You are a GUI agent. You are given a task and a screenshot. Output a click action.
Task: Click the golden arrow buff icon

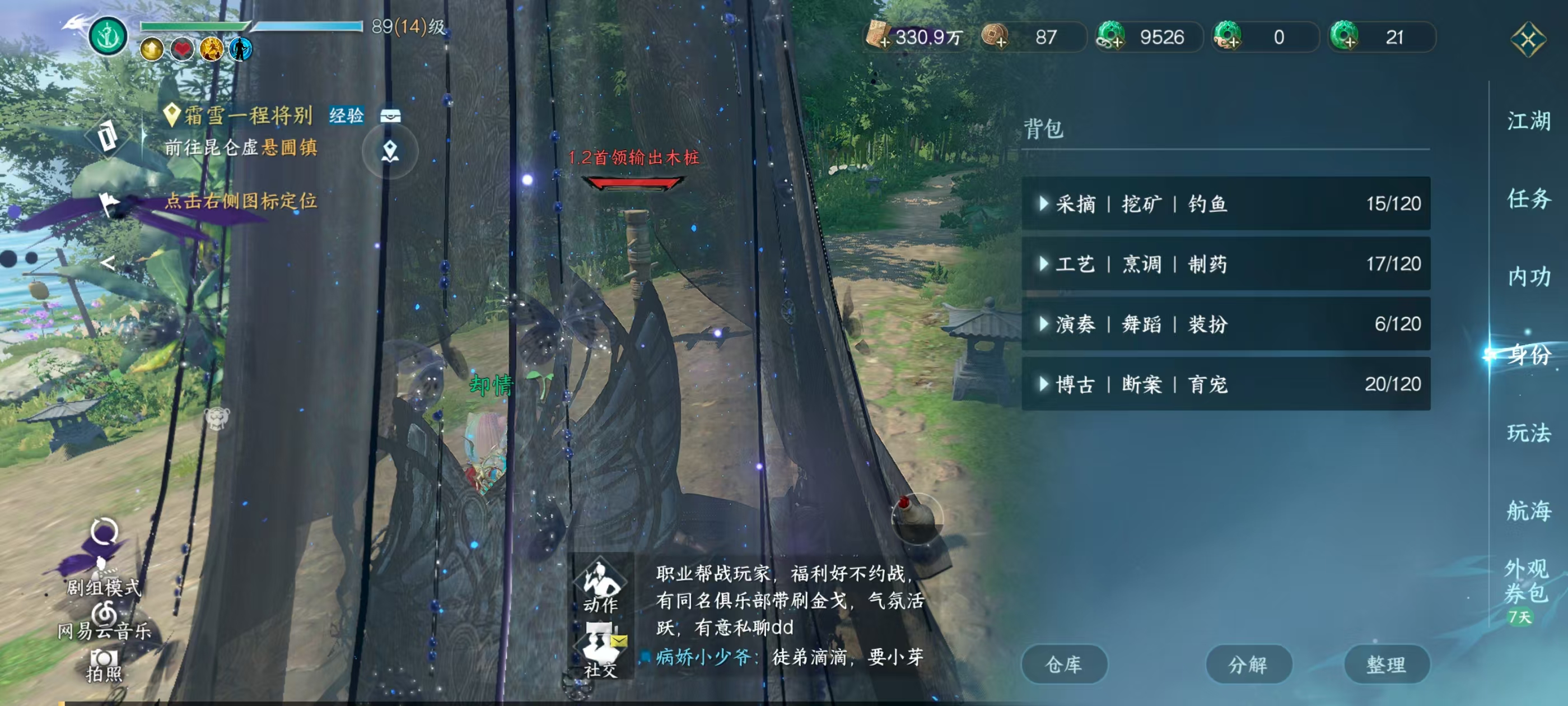point(152,50)
